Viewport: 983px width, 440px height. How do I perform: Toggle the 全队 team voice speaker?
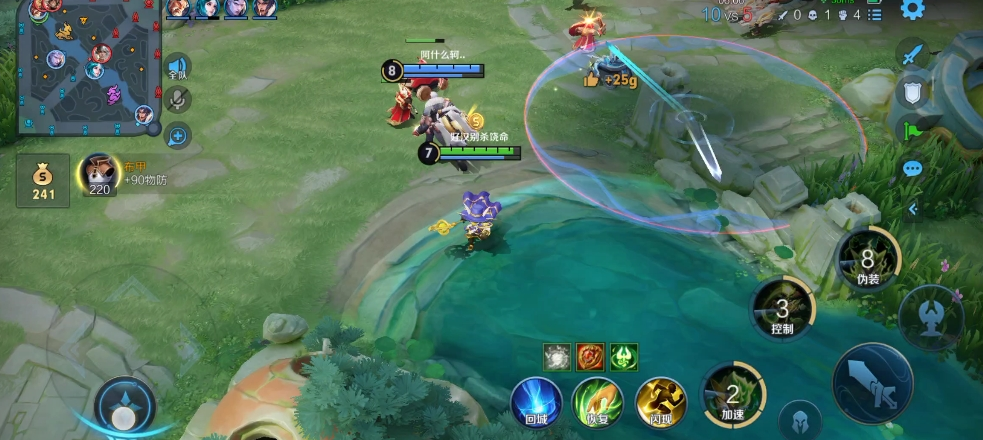point(178,67)
